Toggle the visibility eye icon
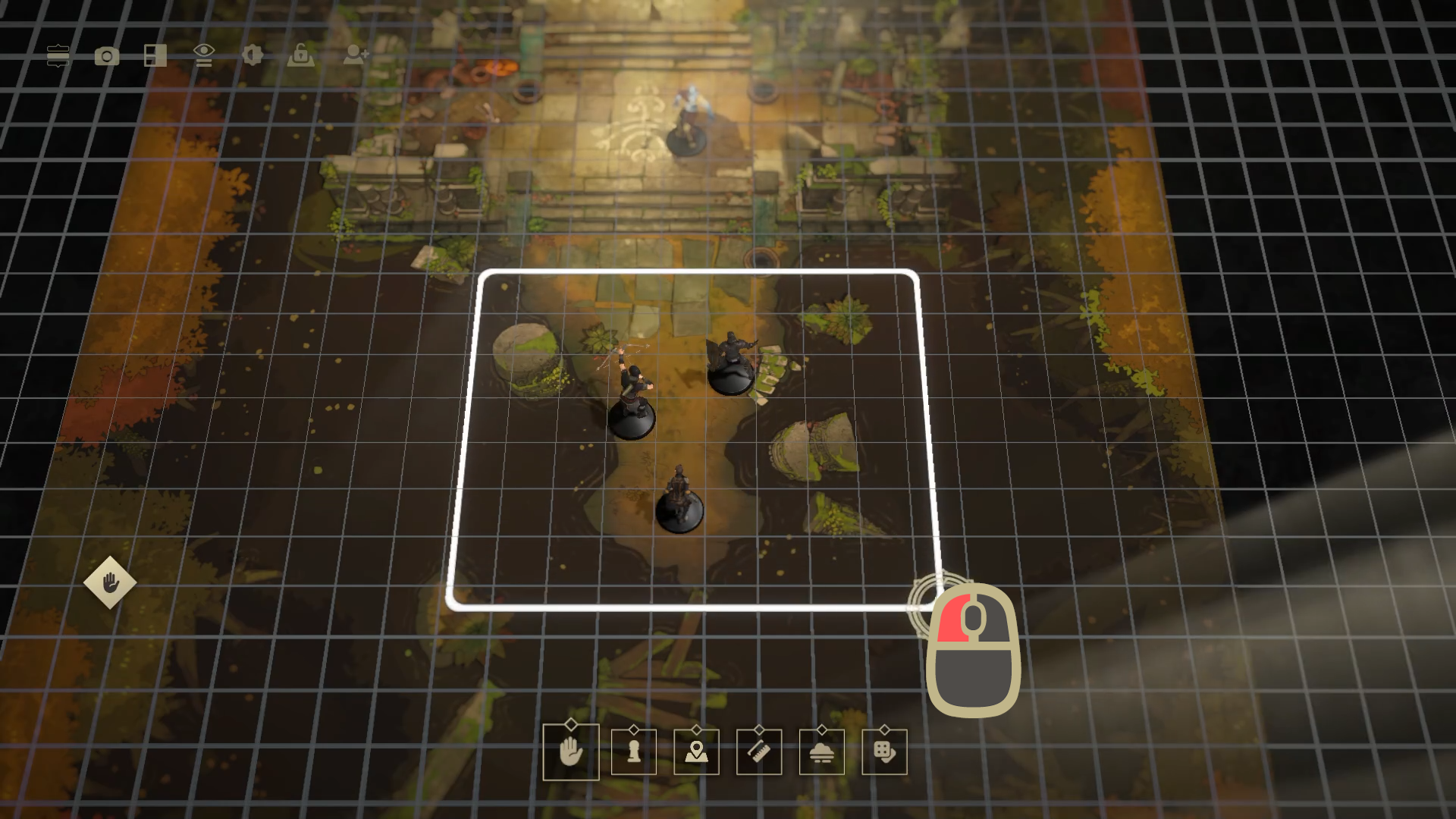Screen dimensions: 1456x819 (x=204, y=55)
